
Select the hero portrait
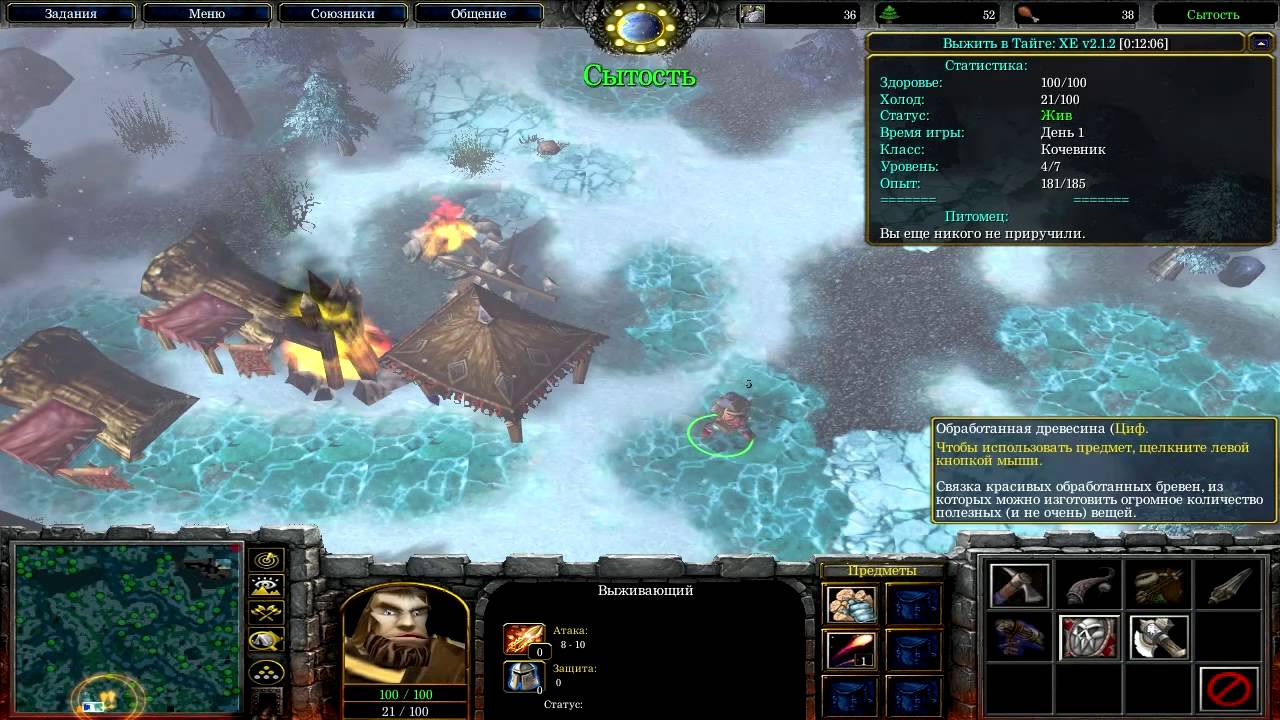pos(405,633)
